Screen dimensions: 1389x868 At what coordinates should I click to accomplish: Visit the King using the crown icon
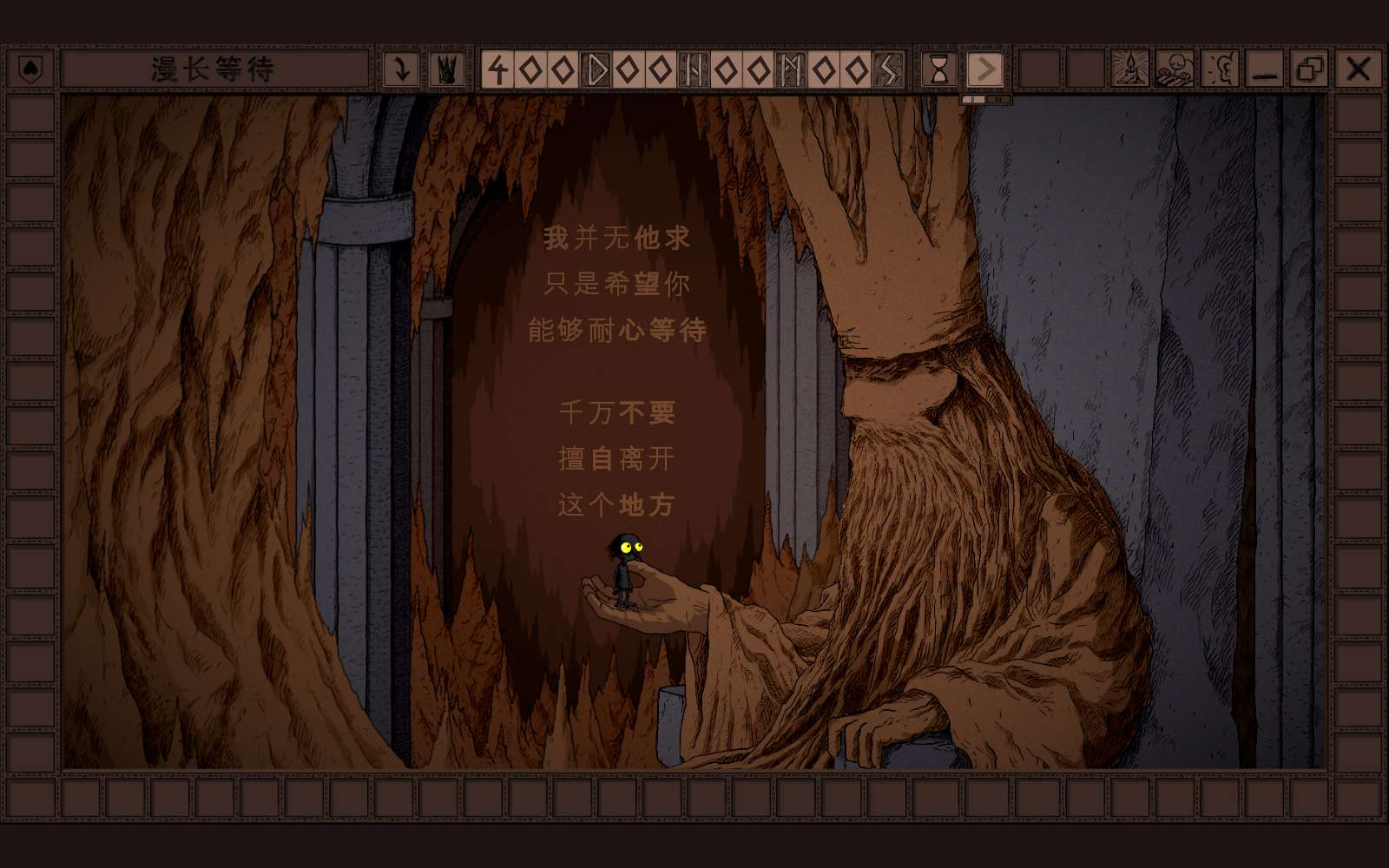click(x=444, y=67)
